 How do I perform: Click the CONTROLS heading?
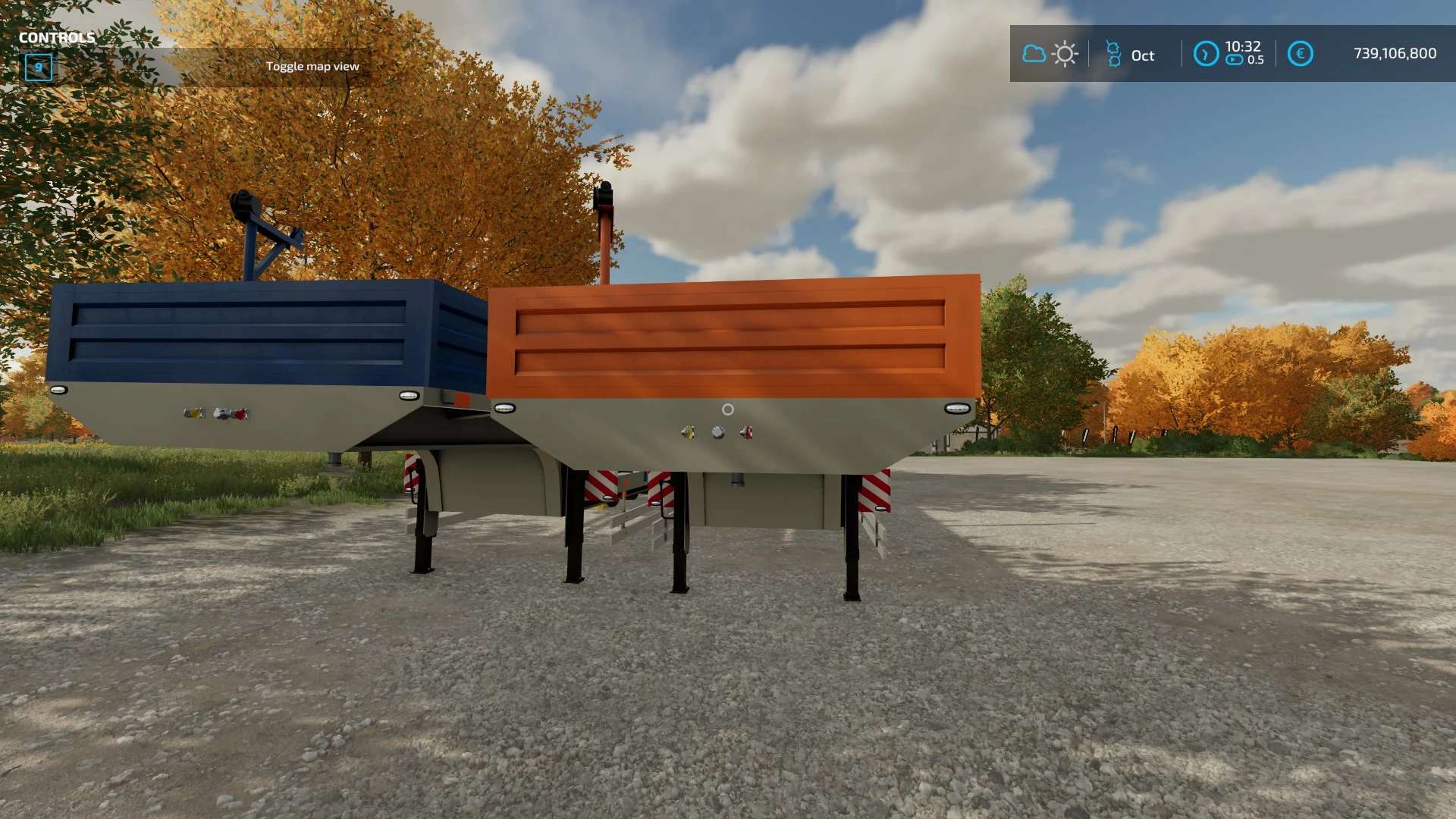tap(57, 36)
